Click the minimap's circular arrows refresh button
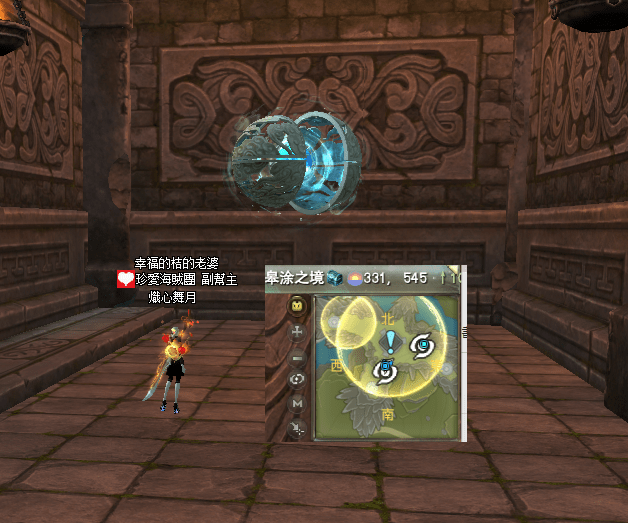This screenshot has width=628, height=523. (x=296, y=380)
